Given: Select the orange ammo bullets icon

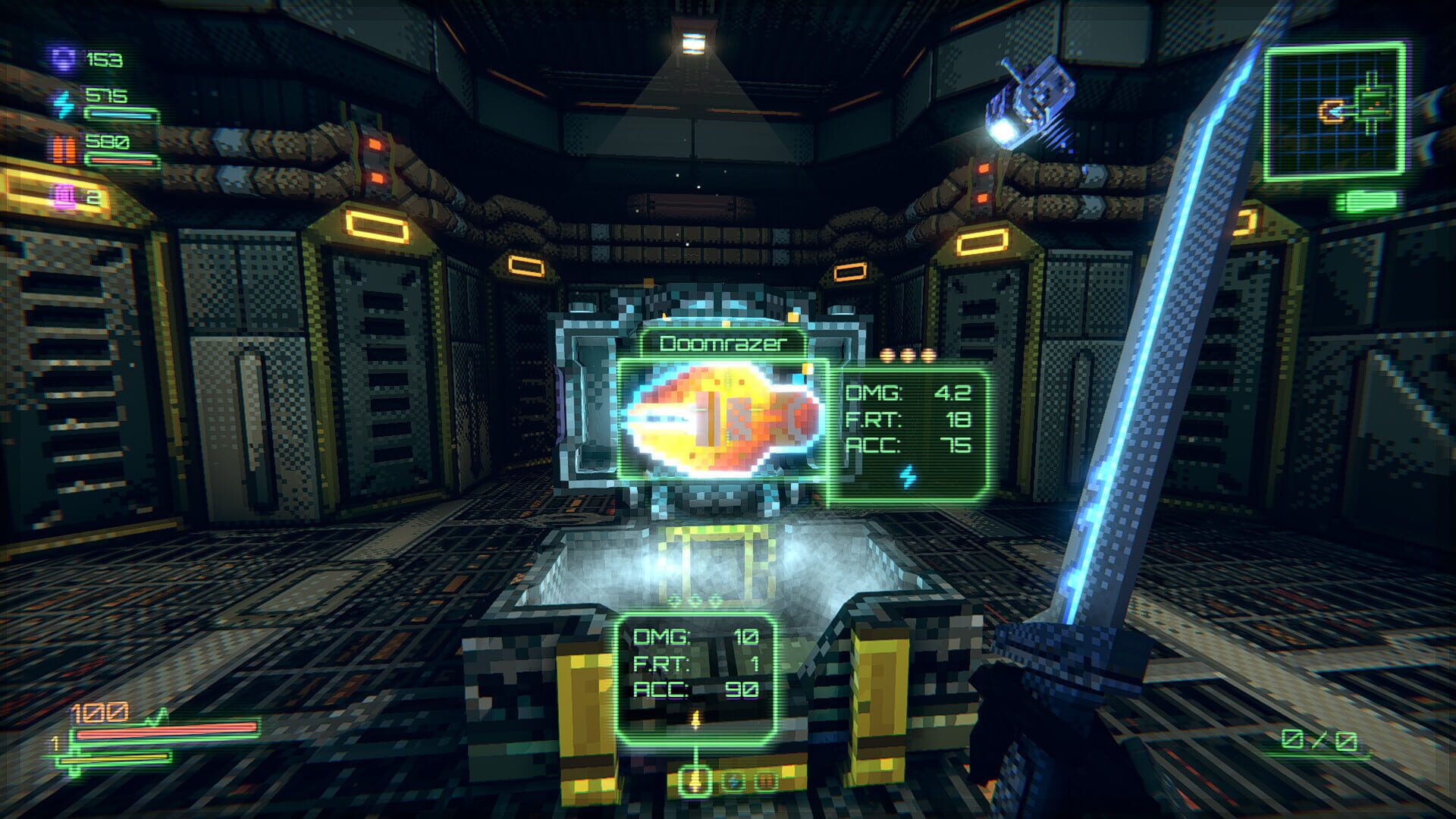Looking at the screenshot, I should click(64, 150).
